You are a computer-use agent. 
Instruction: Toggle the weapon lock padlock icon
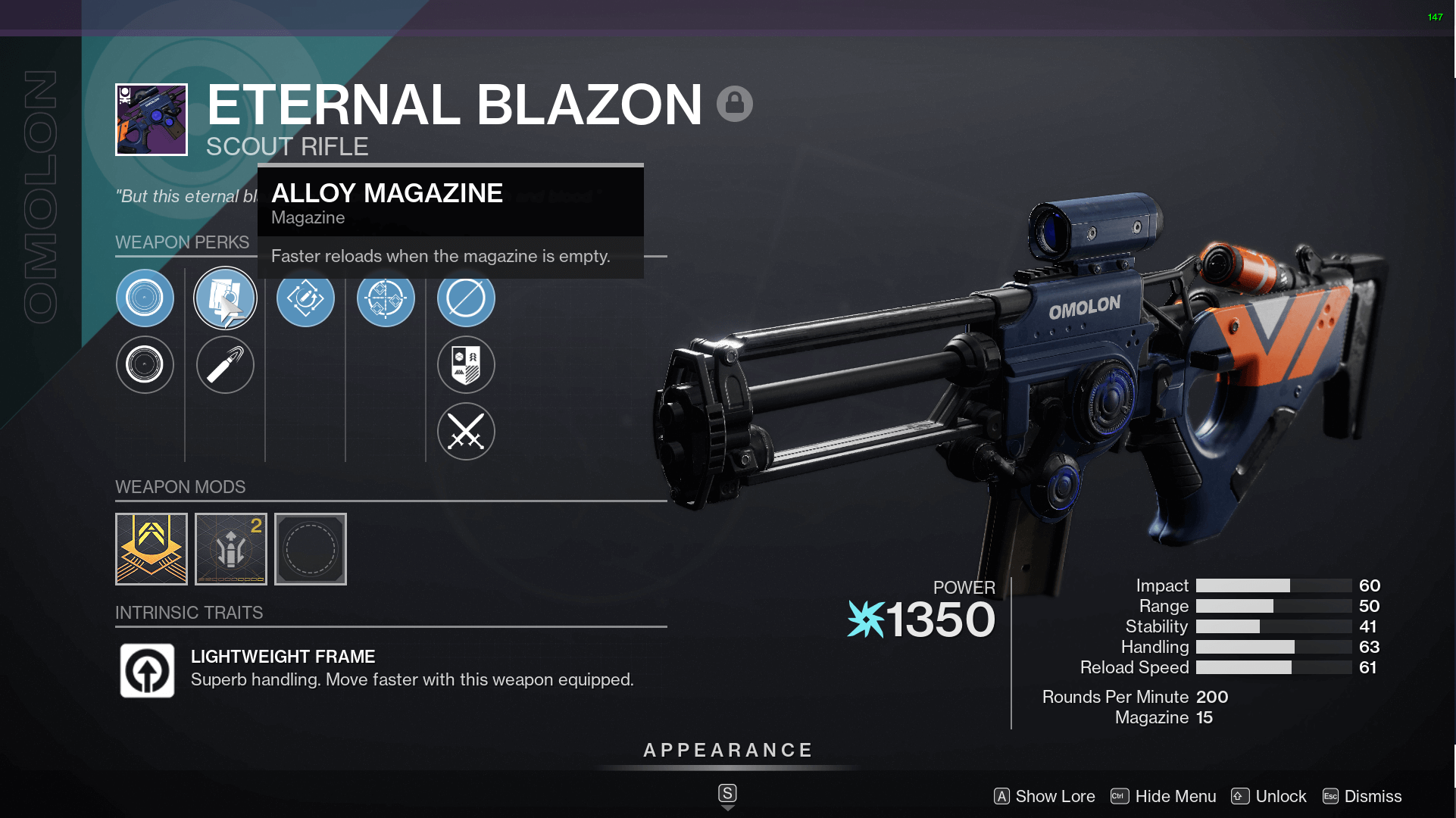click(734, 101)
